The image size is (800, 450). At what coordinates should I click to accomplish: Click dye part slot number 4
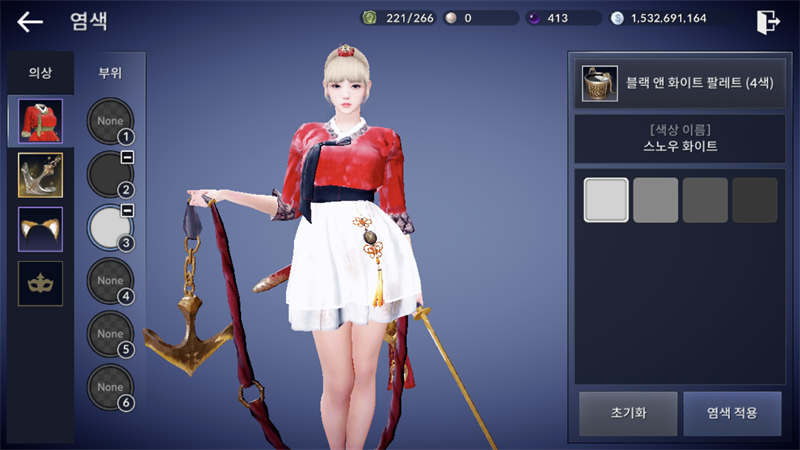tap(110, 280)
